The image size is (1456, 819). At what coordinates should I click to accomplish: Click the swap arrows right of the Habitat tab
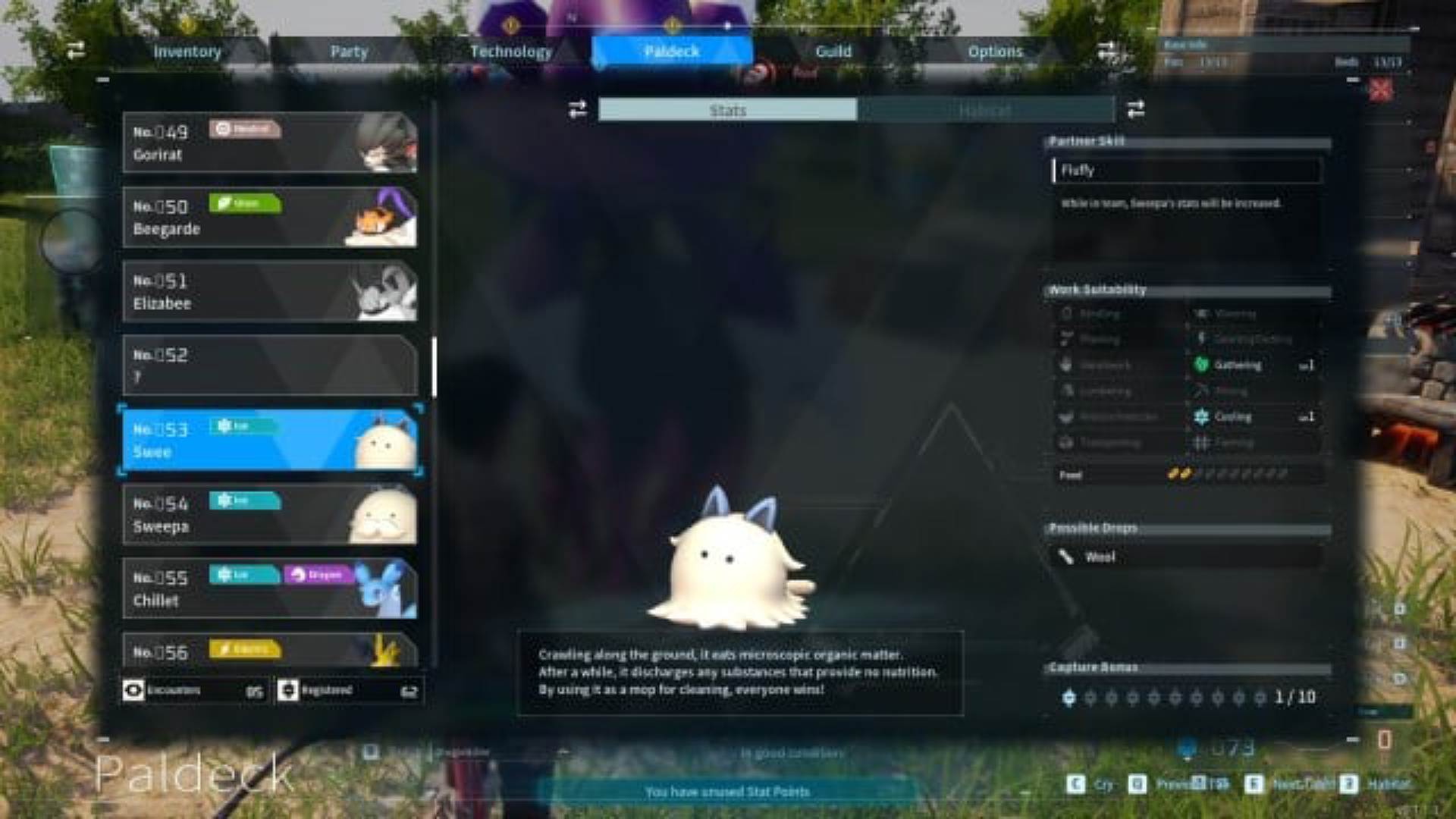tap(1135, 110)
